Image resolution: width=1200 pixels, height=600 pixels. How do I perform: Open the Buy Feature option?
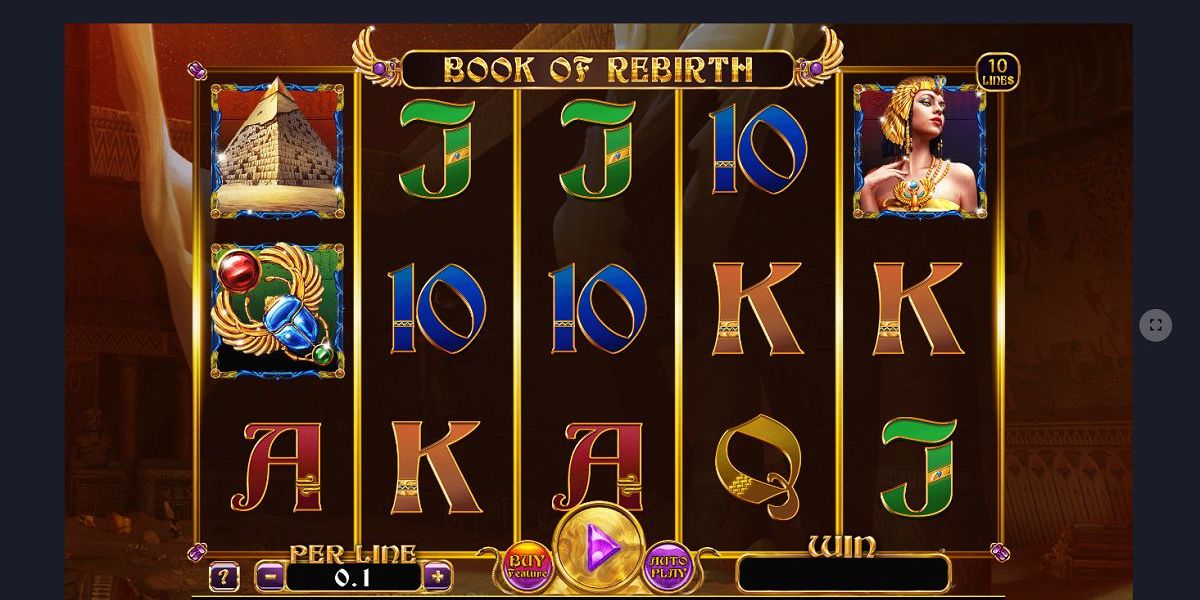pyautogui.click(x=527, y=566)
